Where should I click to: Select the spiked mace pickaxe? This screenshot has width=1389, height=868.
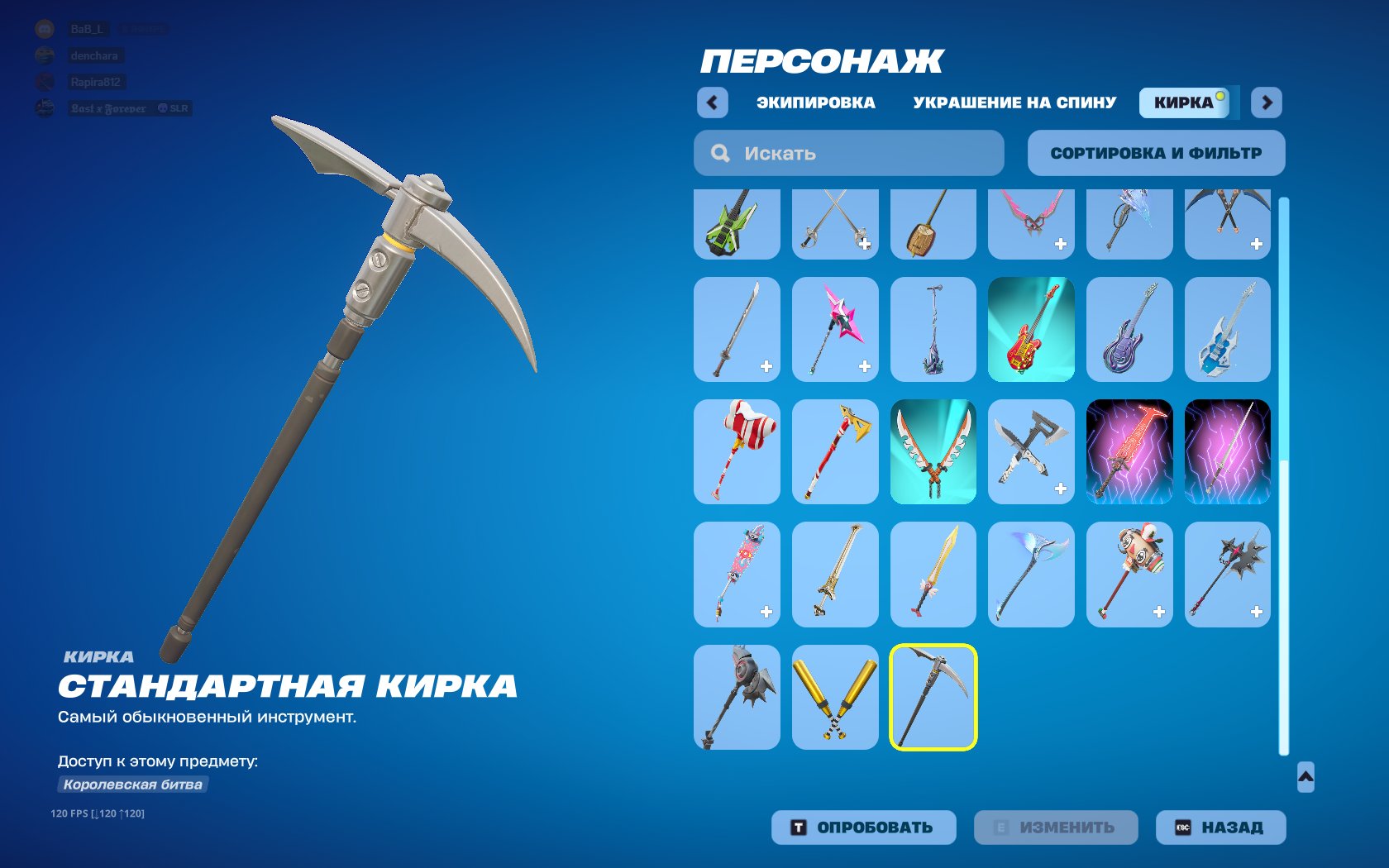tap(1227, 575)
